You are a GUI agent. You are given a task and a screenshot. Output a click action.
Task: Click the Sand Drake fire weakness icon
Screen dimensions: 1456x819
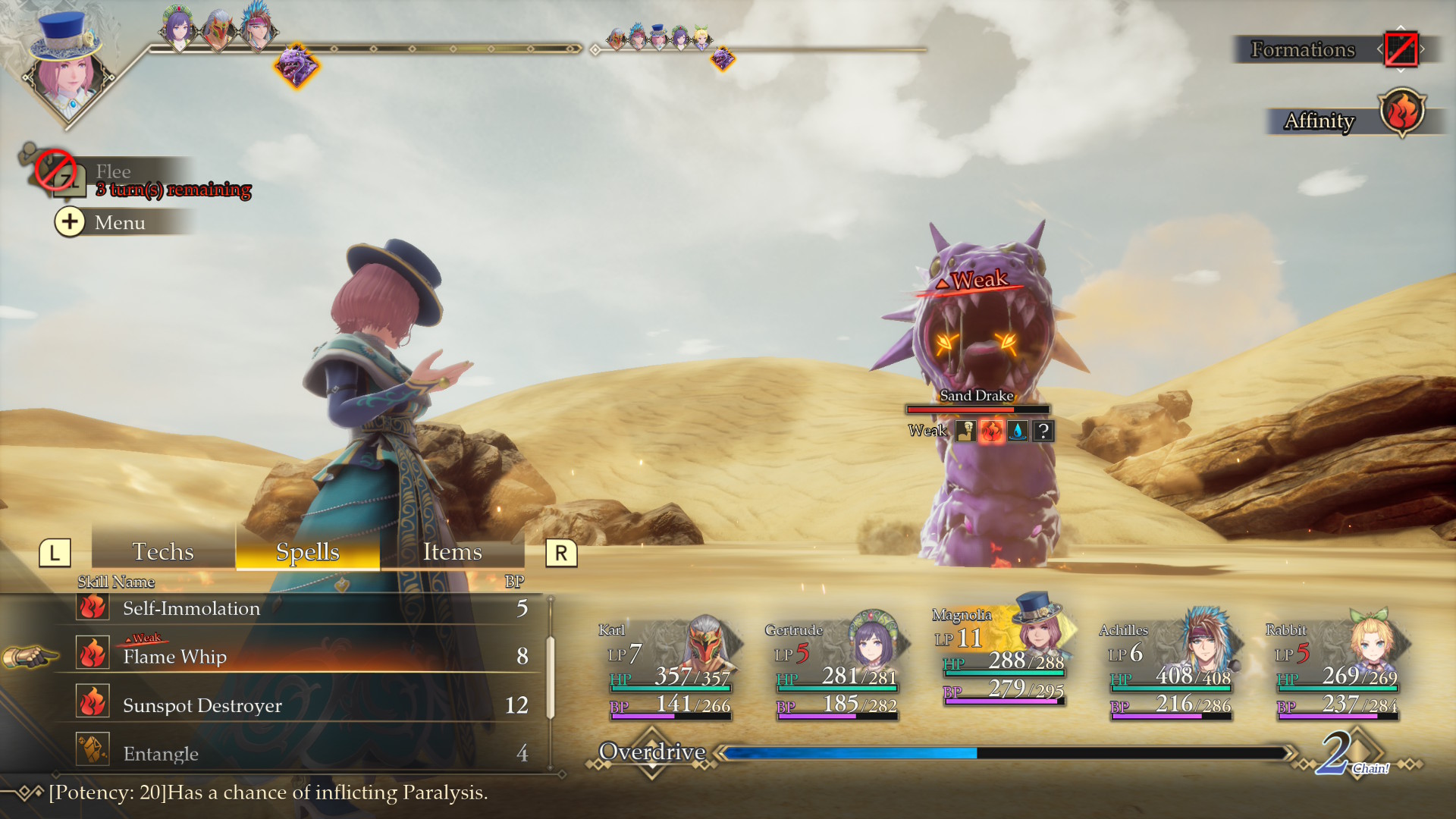click(991, 431)
